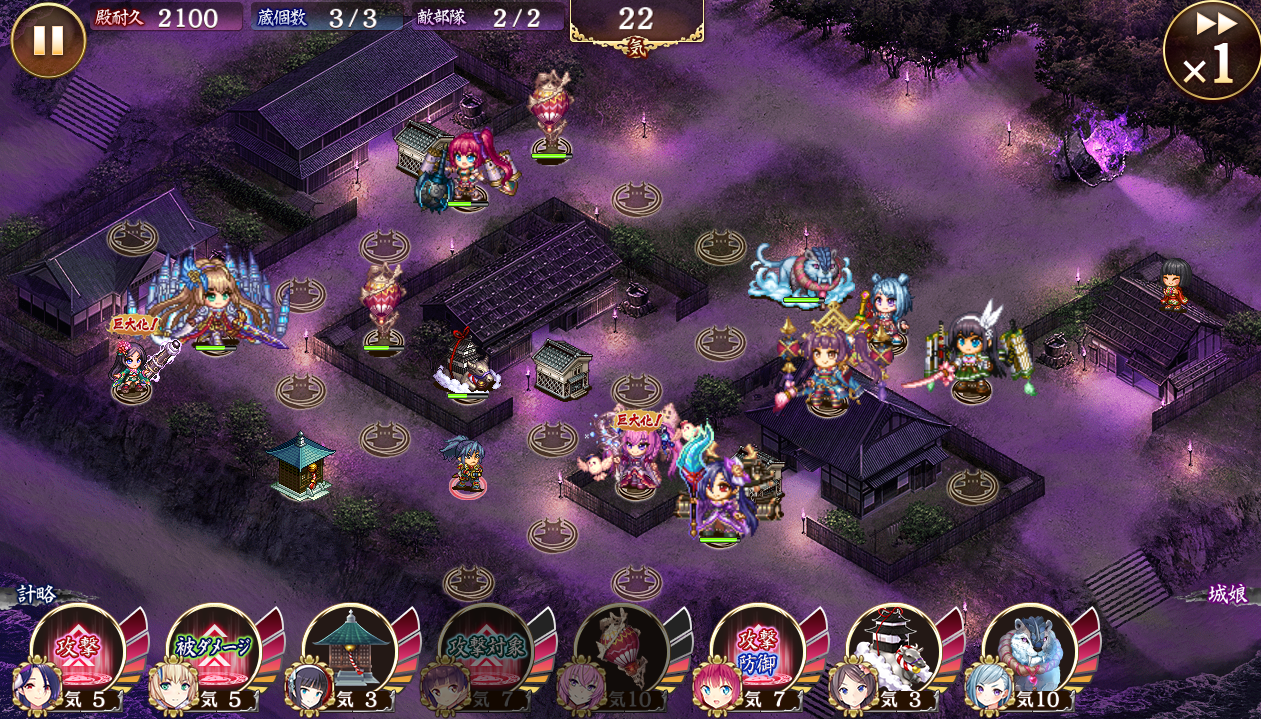
Task: Toggle the x1 game speed button
Action: pos(1210,50)
